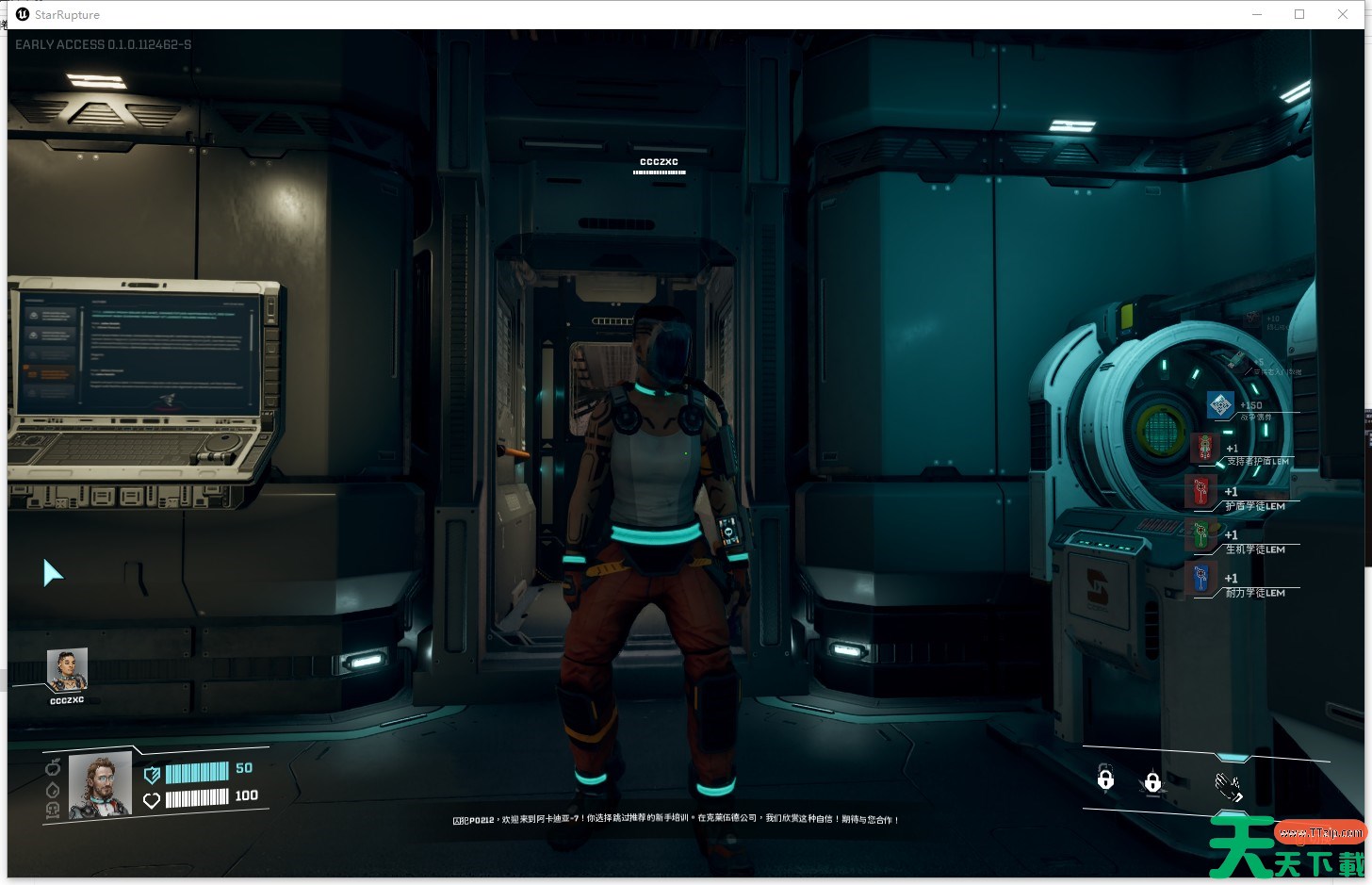Close the StarRupture window
1372x885 pixels.
pos(1343,14)
